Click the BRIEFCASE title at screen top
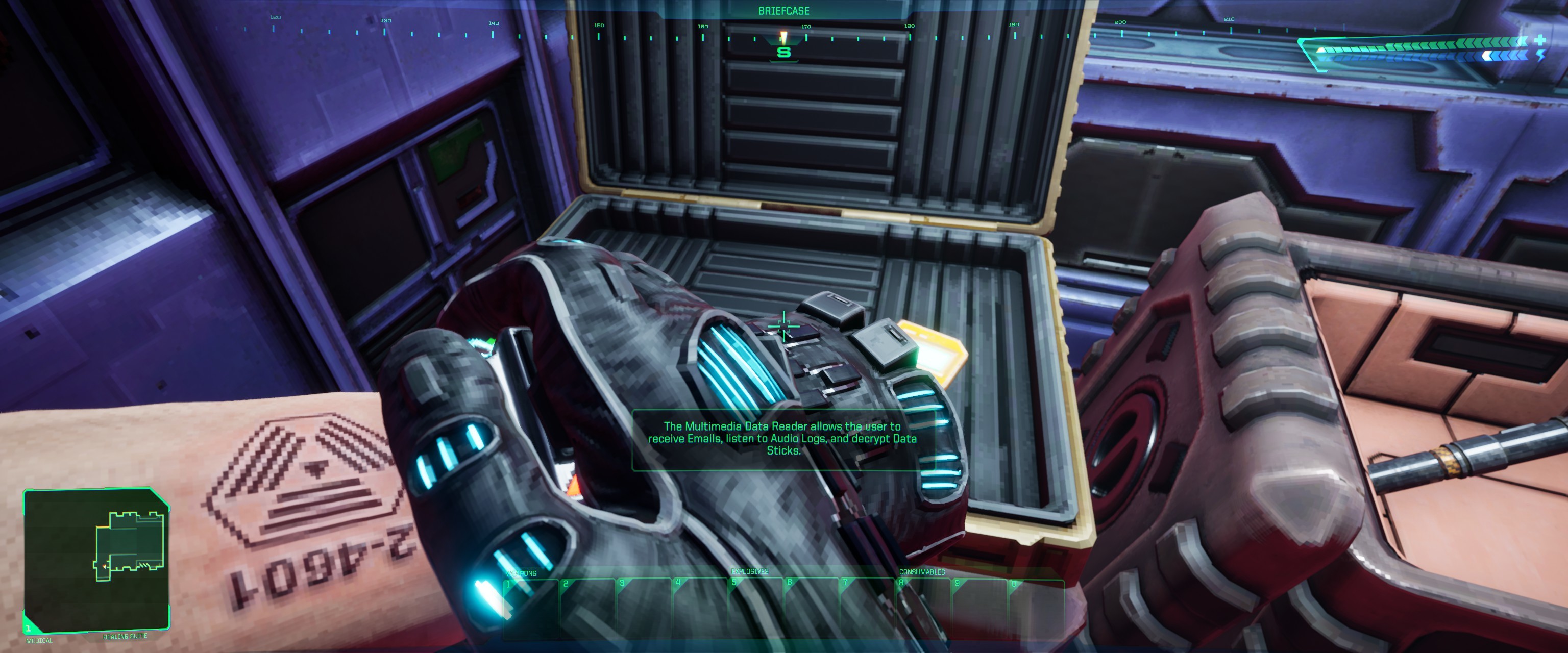This screenshot has height=653, width=1568. click(x=784, y=10)
